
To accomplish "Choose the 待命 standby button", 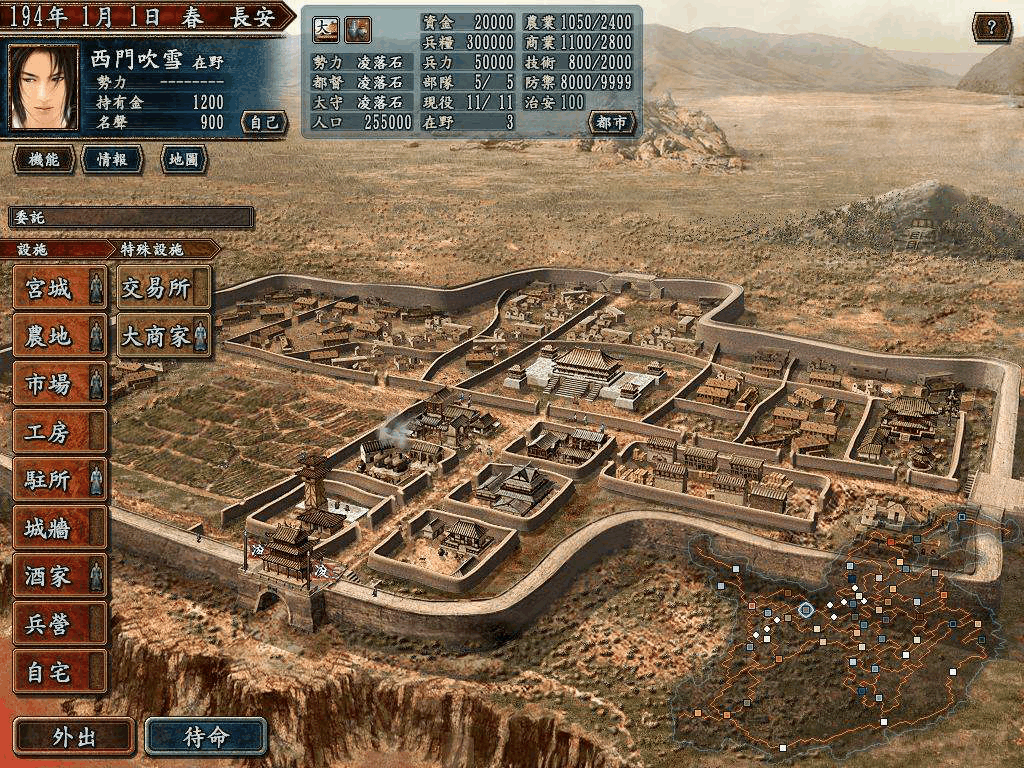I will click(x=206, y=737).
